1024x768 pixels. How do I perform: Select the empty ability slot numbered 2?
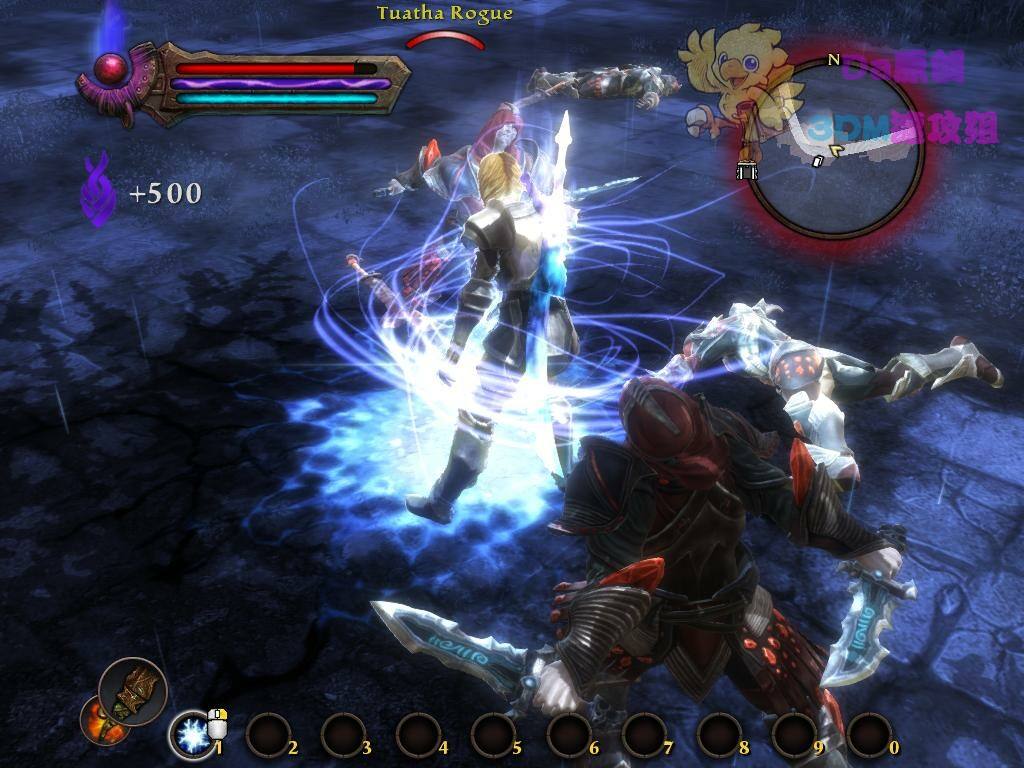[267, 735]
